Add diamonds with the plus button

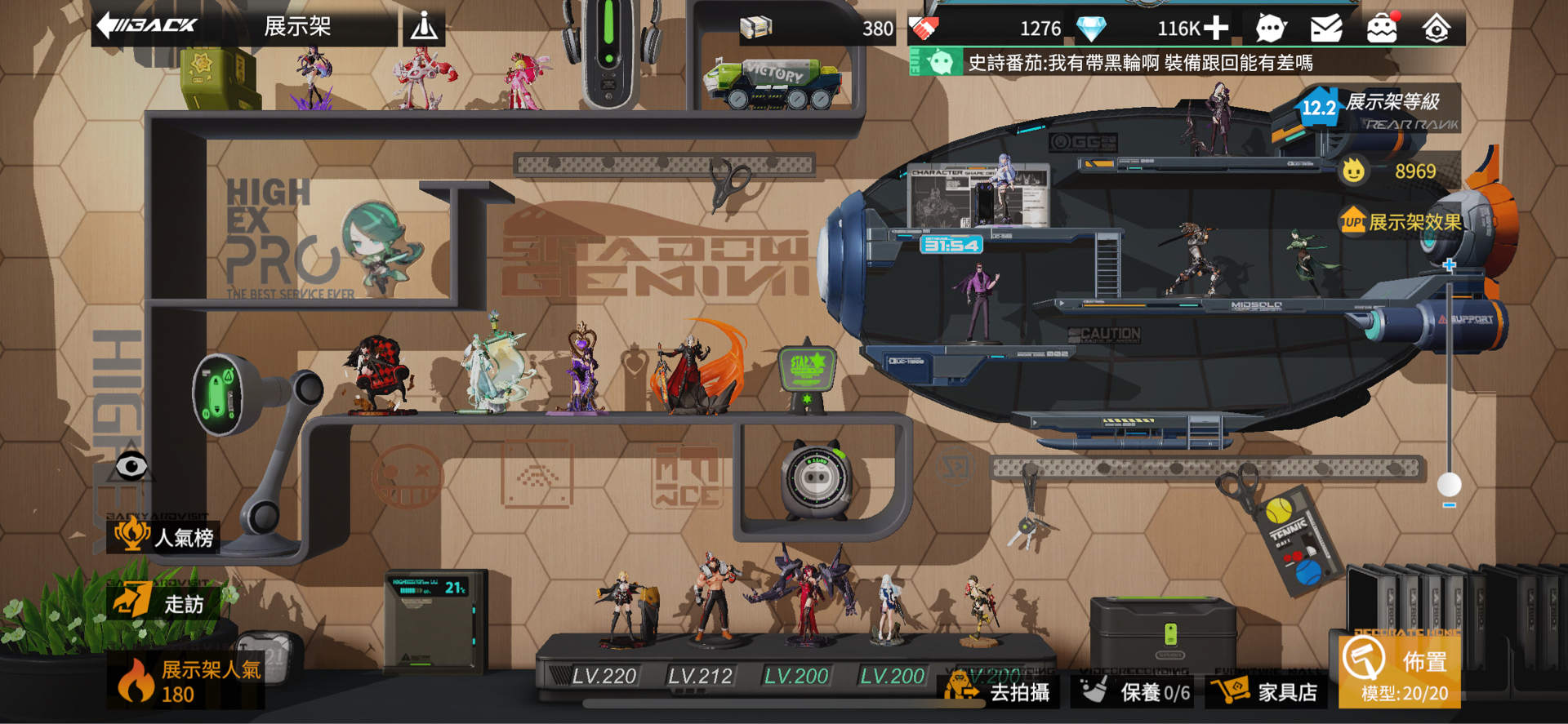coord(1216,29)
